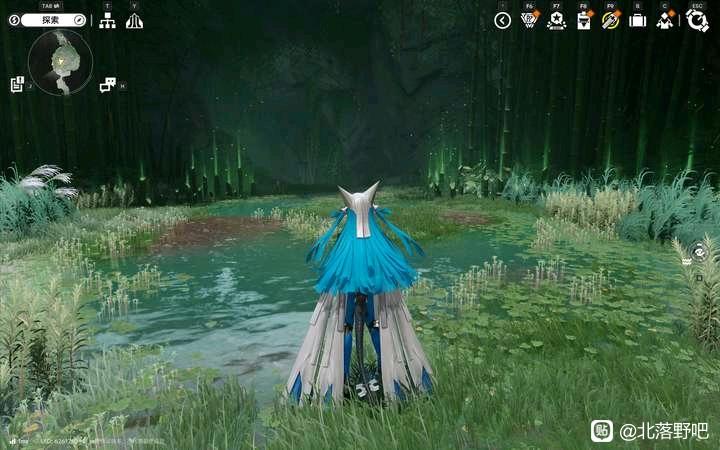Open the briefcase inventory icon

pyautogui.click(x=637, y=20)
